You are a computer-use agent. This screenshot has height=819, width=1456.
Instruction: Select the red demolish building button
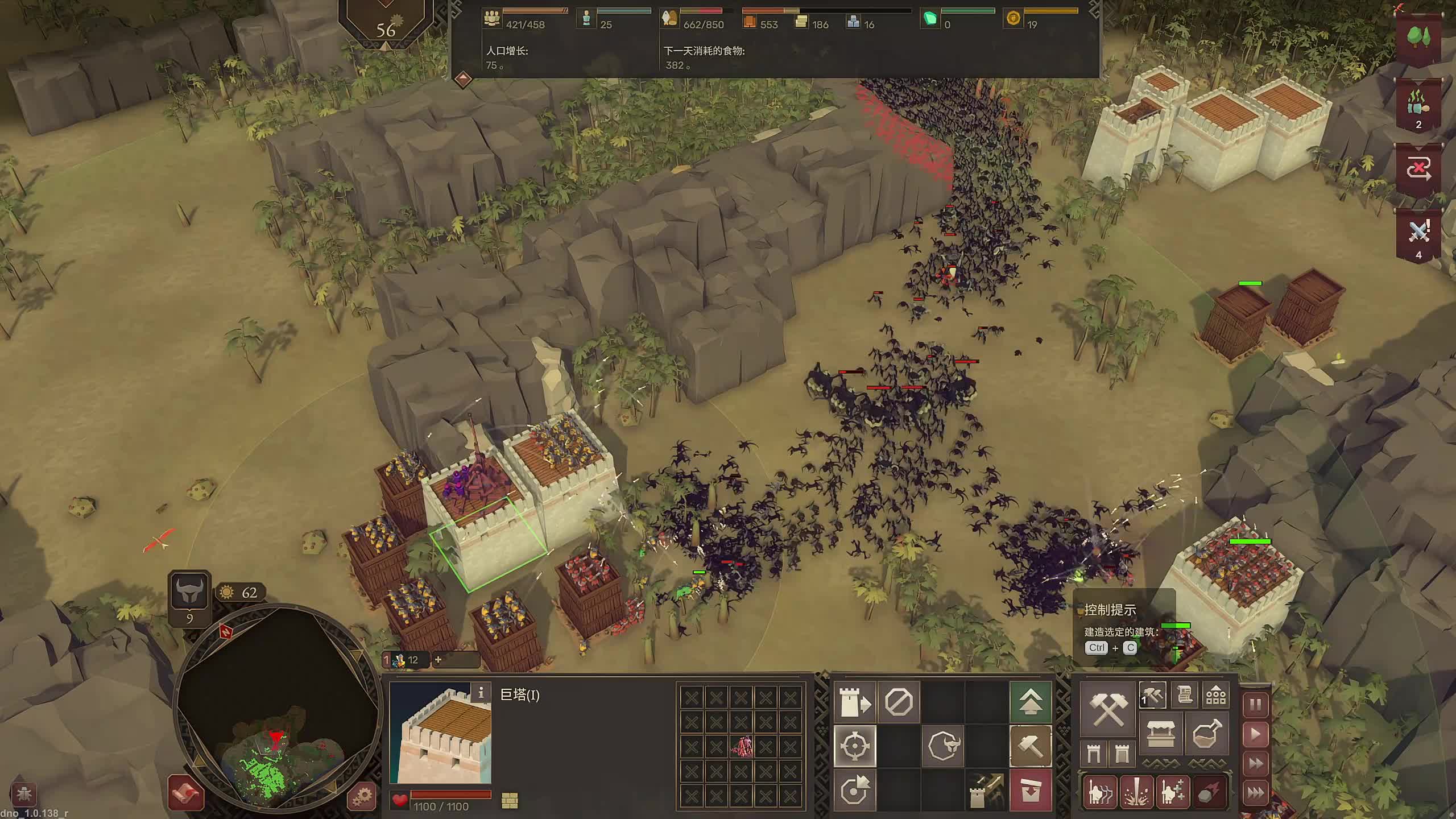[1030, 791]
